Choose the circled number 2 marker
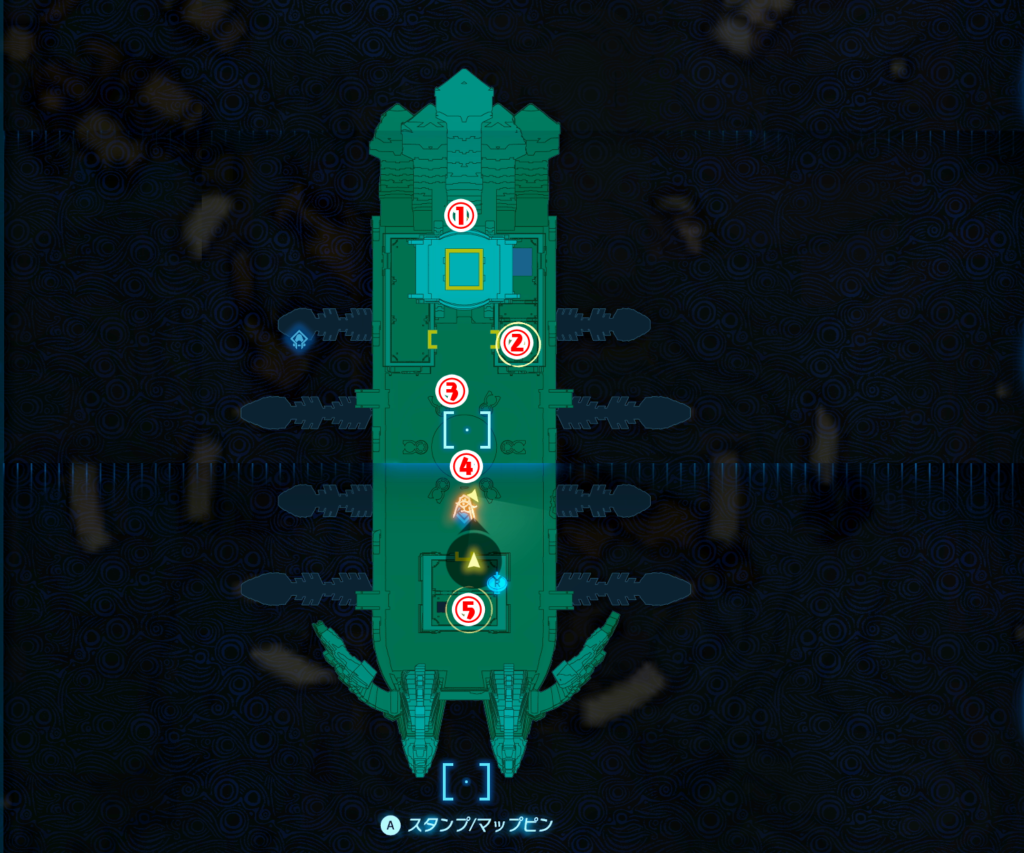This screenshot has width=1024, height=853. 516,343
